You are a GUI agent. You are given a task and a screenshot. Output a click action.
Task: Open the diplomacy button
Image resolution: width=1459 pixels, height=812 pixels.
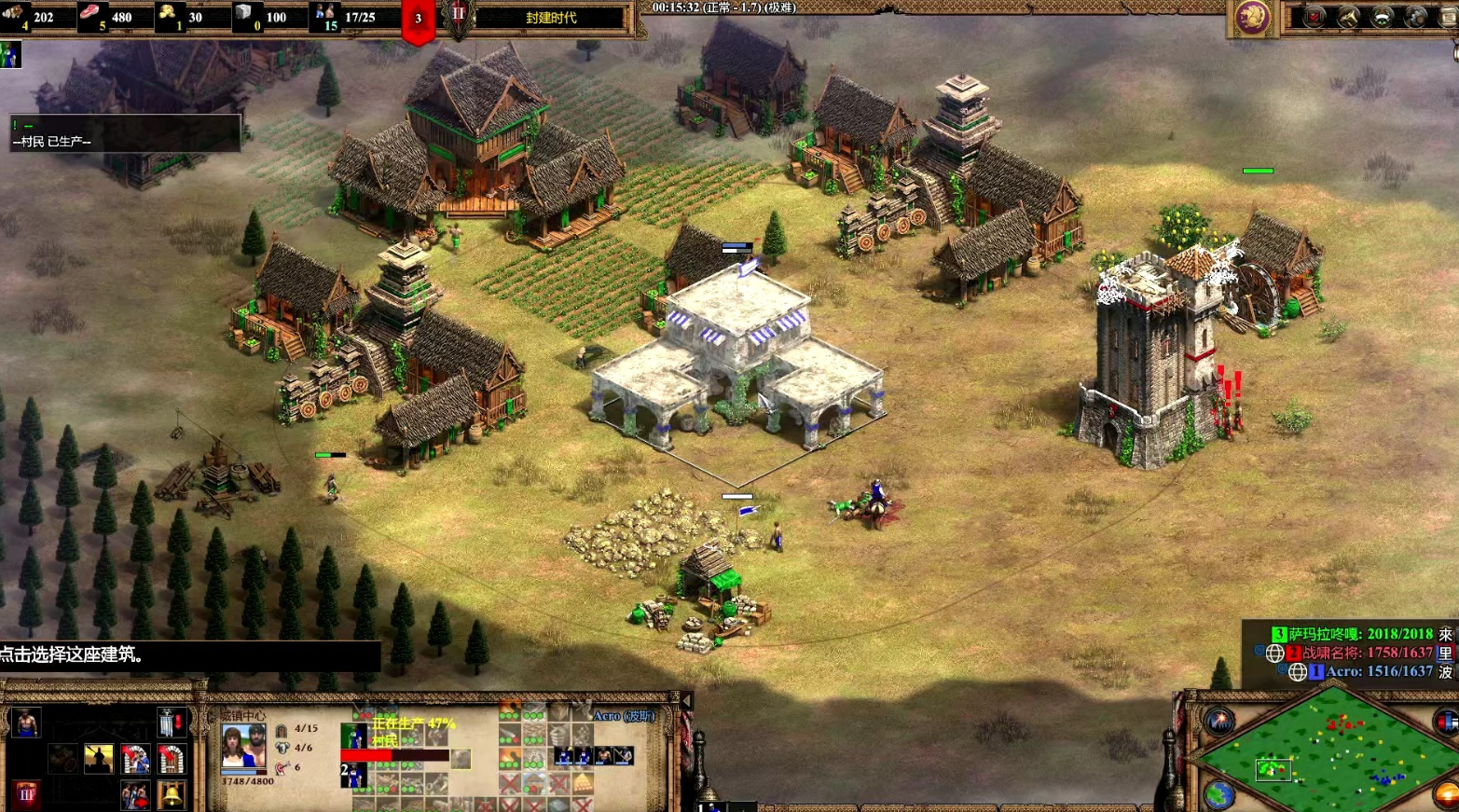click(x=1382, y=17)
